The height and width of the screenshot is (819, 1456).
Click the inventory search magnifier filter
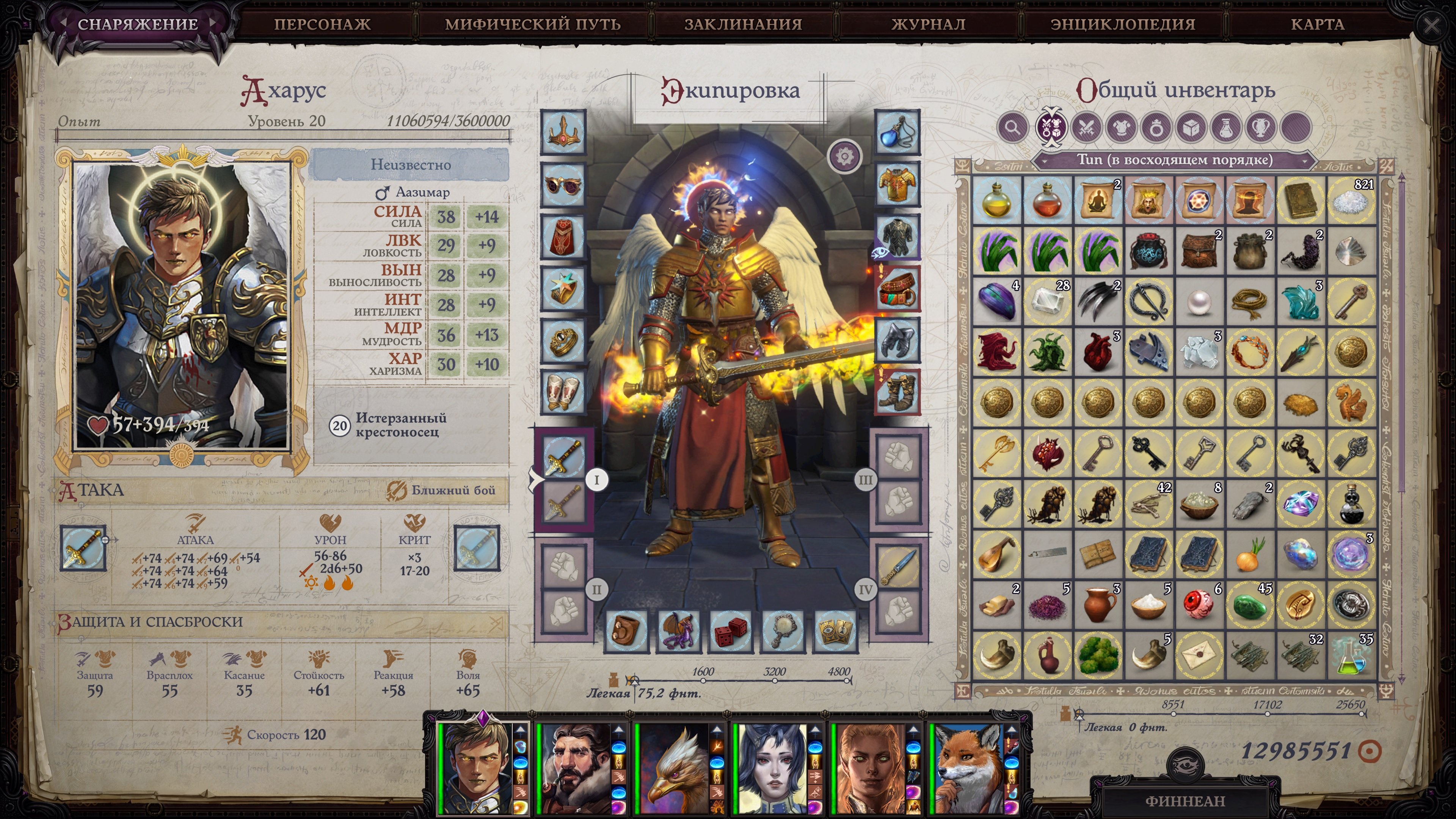click(1012, 127)
